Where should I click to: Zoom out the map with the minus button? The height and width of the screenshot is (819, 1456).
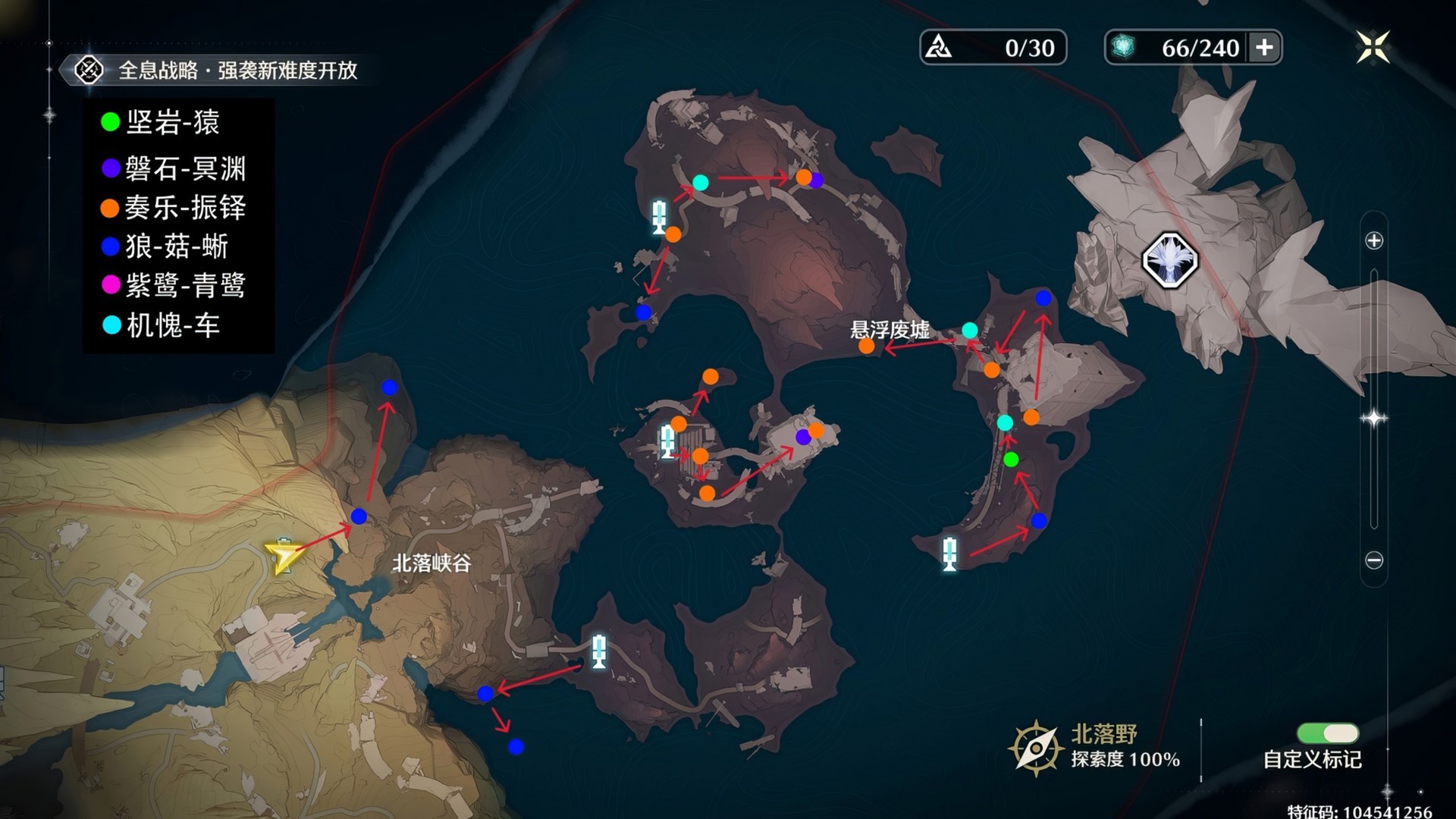(1374, 560)
